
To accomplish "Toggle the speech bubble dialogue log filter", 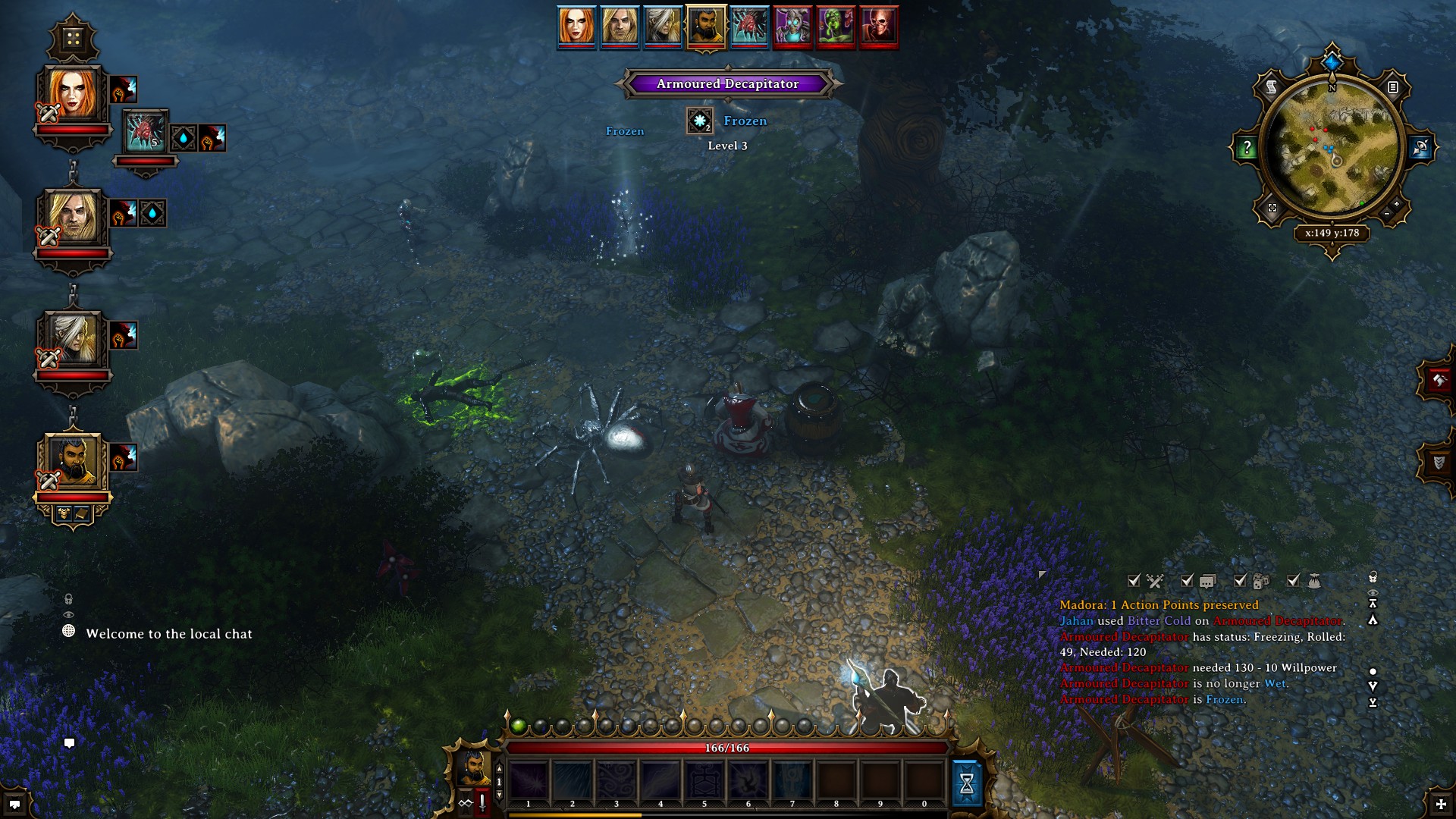I will (x=1207, y=582).
